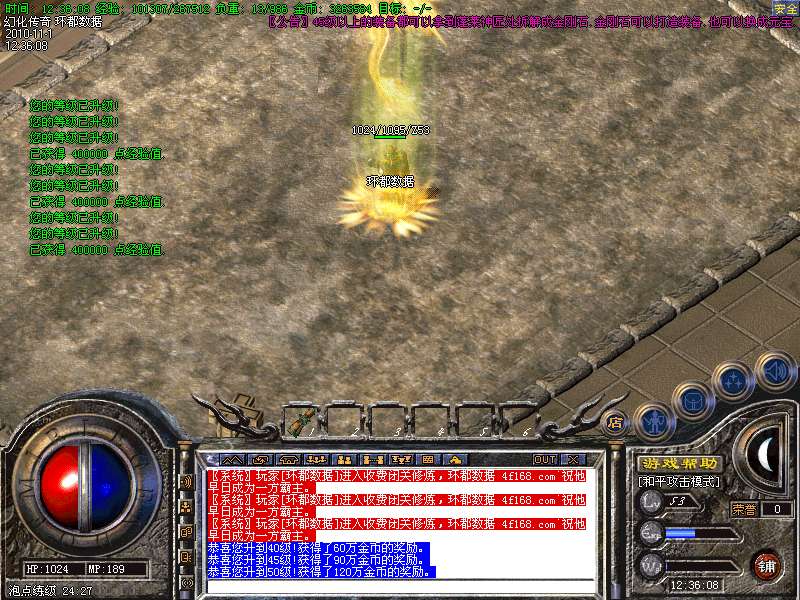Click the OUT button above chat
This screenshot has height=600, width=800.
click(545, 459)
